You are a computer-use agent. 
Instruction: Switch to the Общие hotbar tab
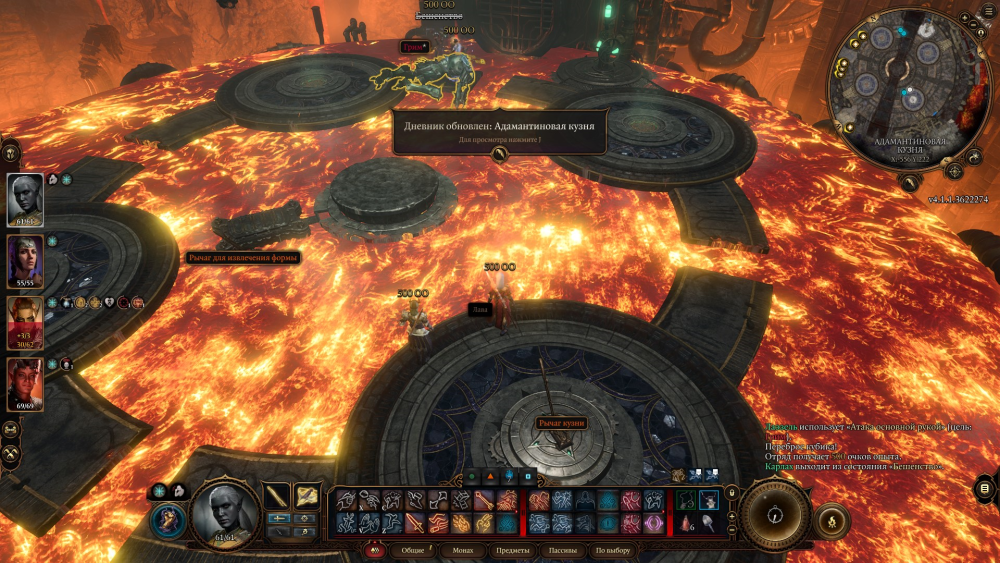coord(413,551)
